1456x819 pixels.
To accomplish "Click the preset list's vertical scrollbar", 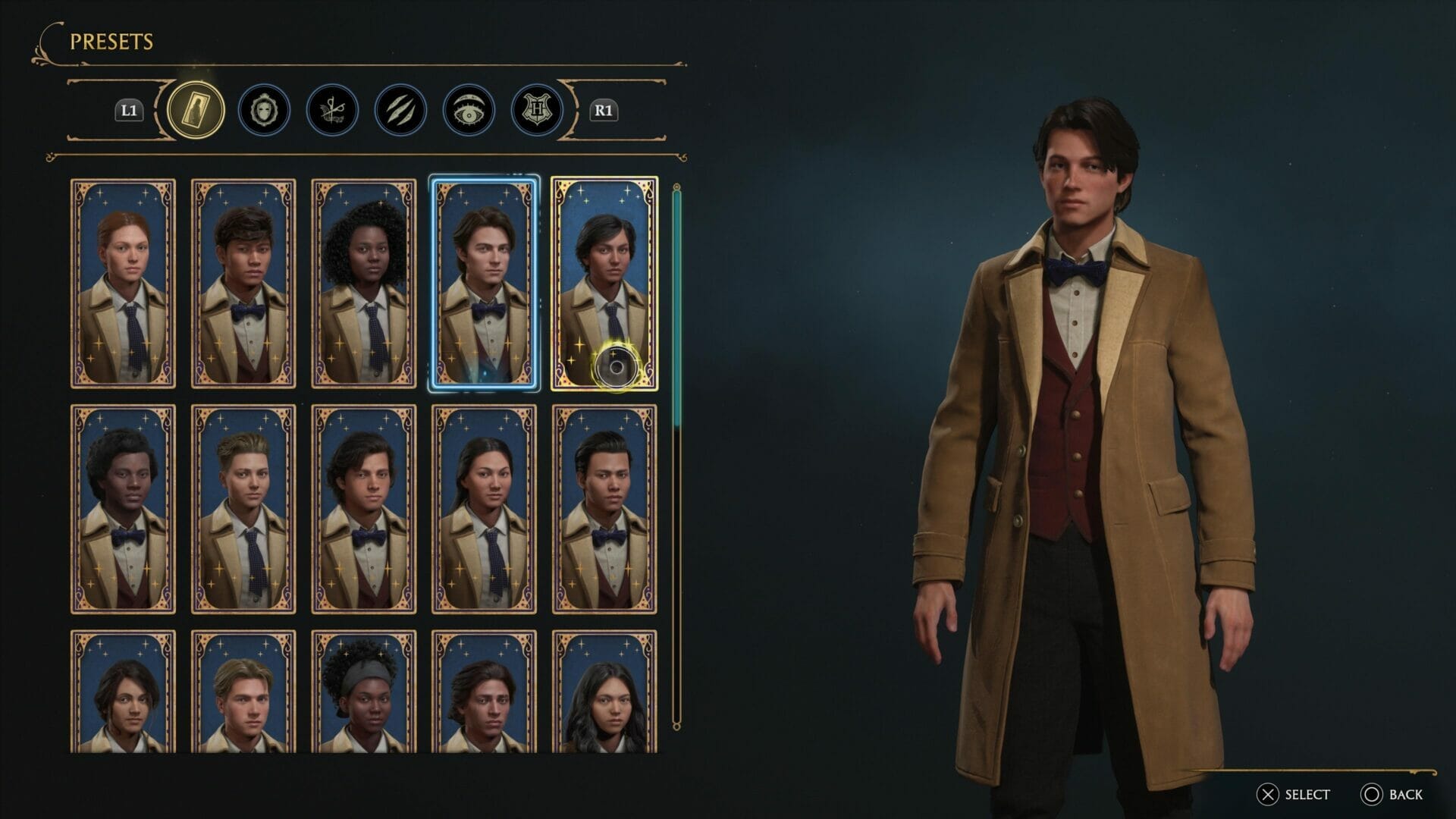I will tap(677, 455).
